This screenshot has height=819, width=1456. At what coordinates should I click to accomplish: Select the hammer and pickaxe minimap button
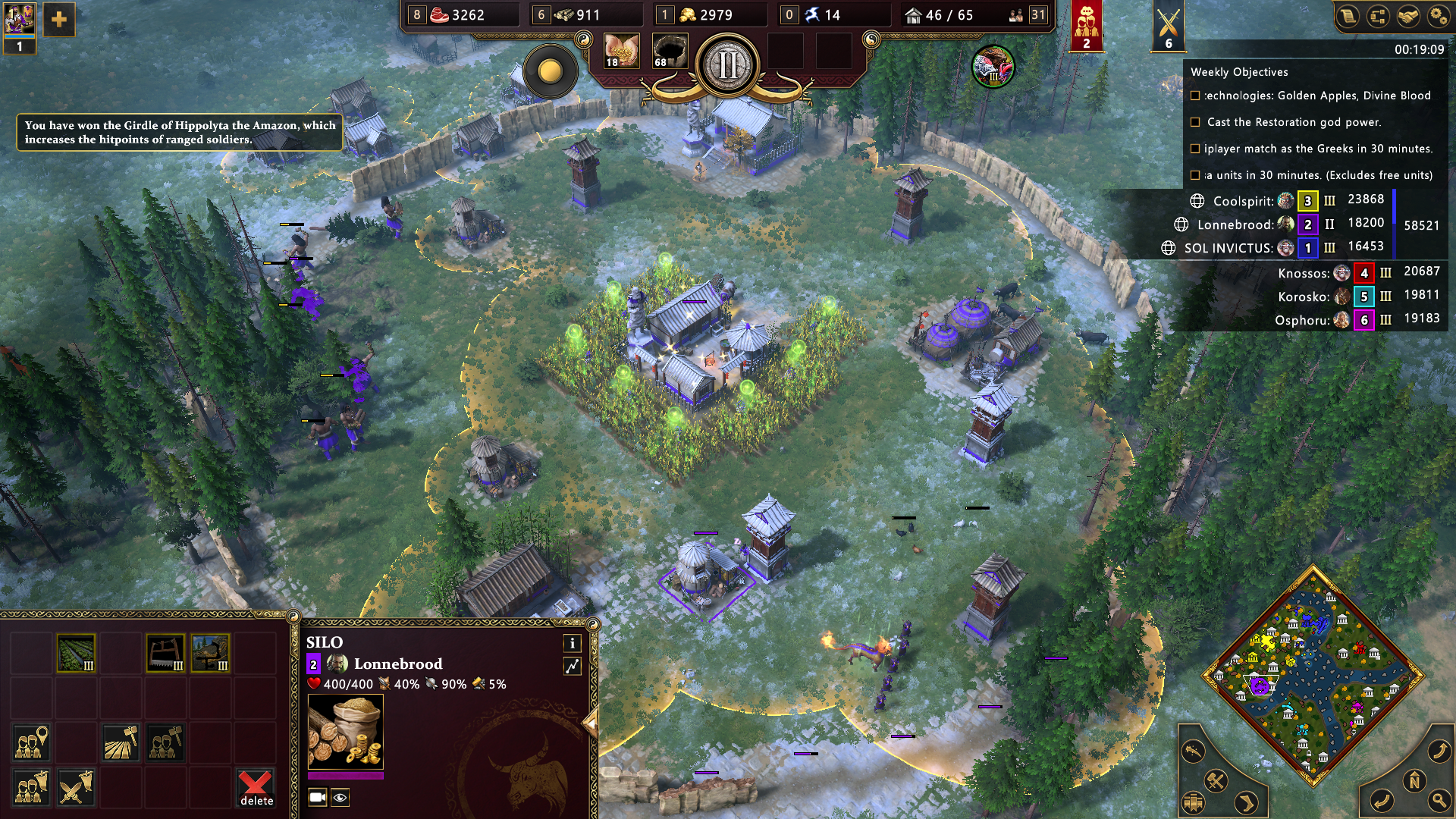(x=1216, y=780)
